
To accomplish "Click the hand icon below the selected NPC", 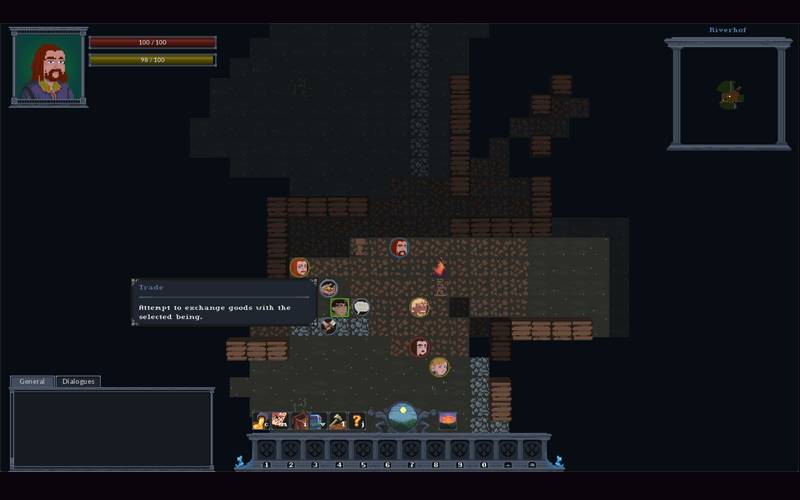I will click(x=328, y=326).
